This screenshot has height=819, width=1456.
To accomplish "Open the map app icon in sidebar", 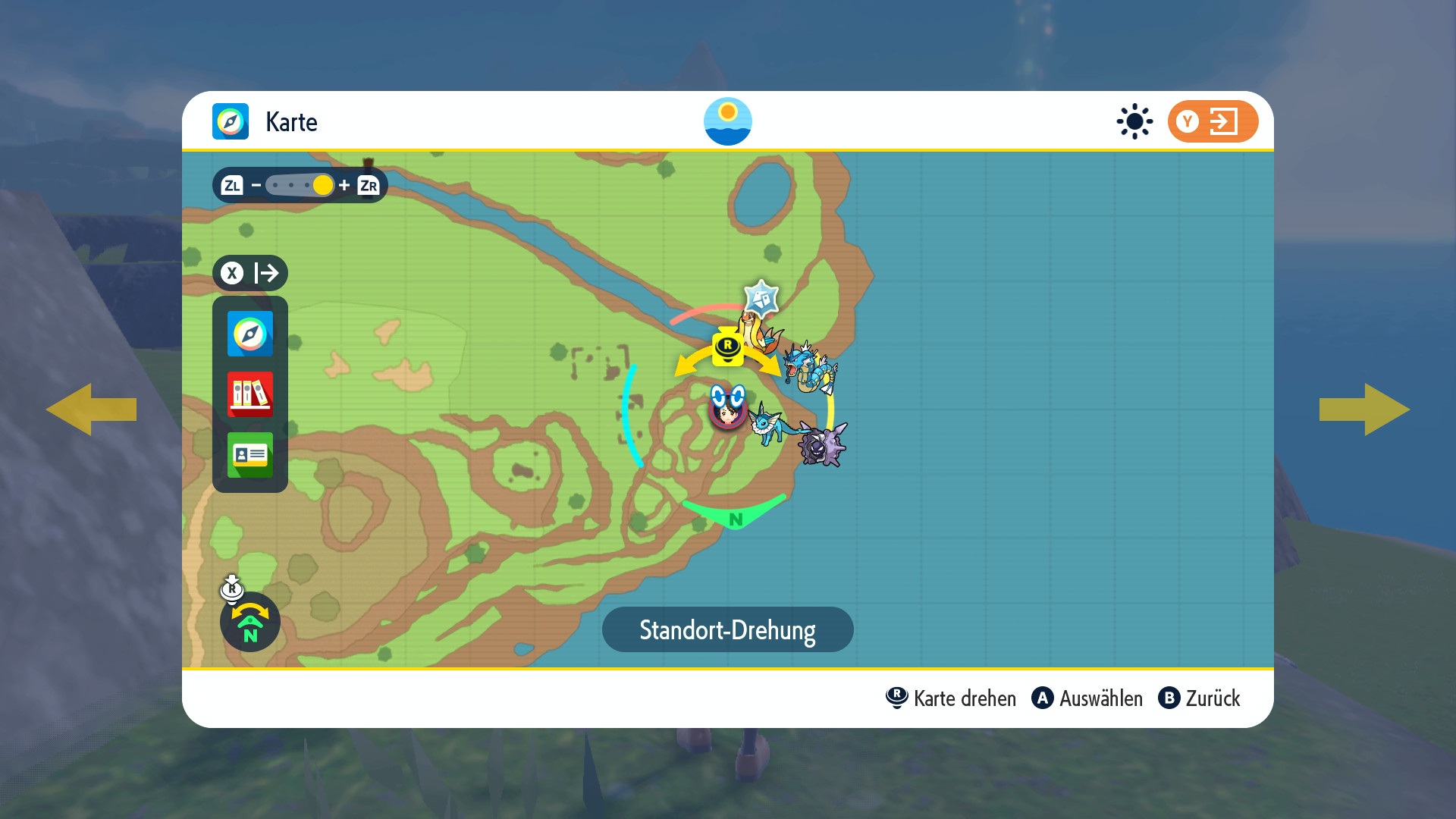I will (x=250, y=334).
